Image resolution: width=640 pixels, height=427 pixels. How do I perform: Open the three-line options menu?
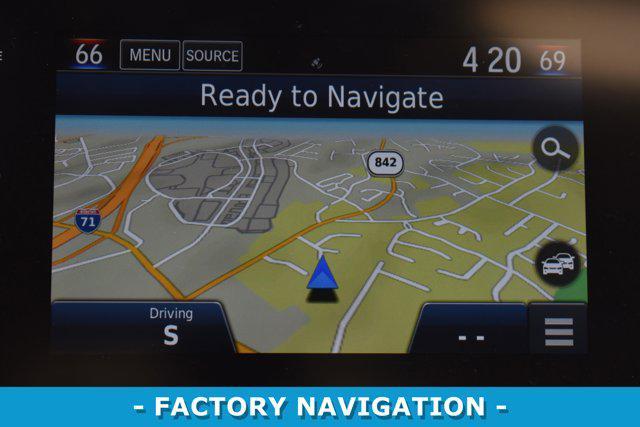[x=558, y=331]
